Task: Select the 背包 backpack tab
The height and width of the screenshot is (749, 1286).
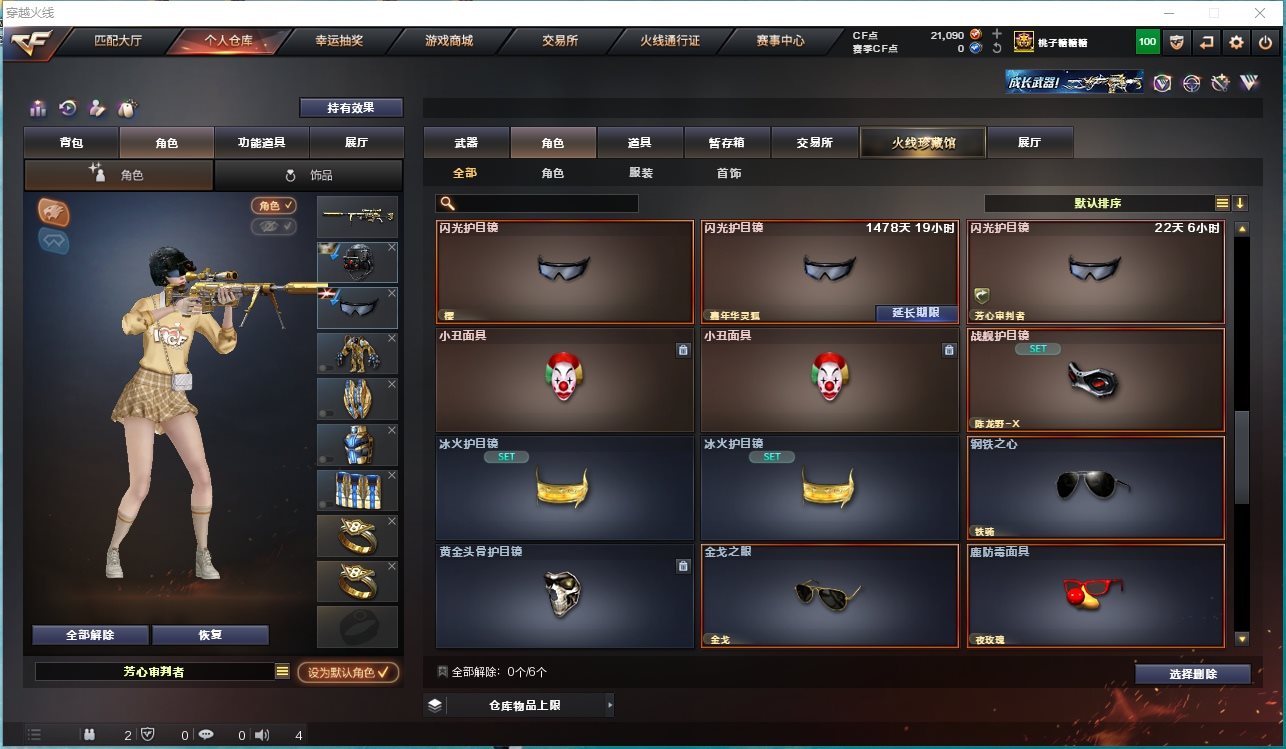Action: (71, 143)
